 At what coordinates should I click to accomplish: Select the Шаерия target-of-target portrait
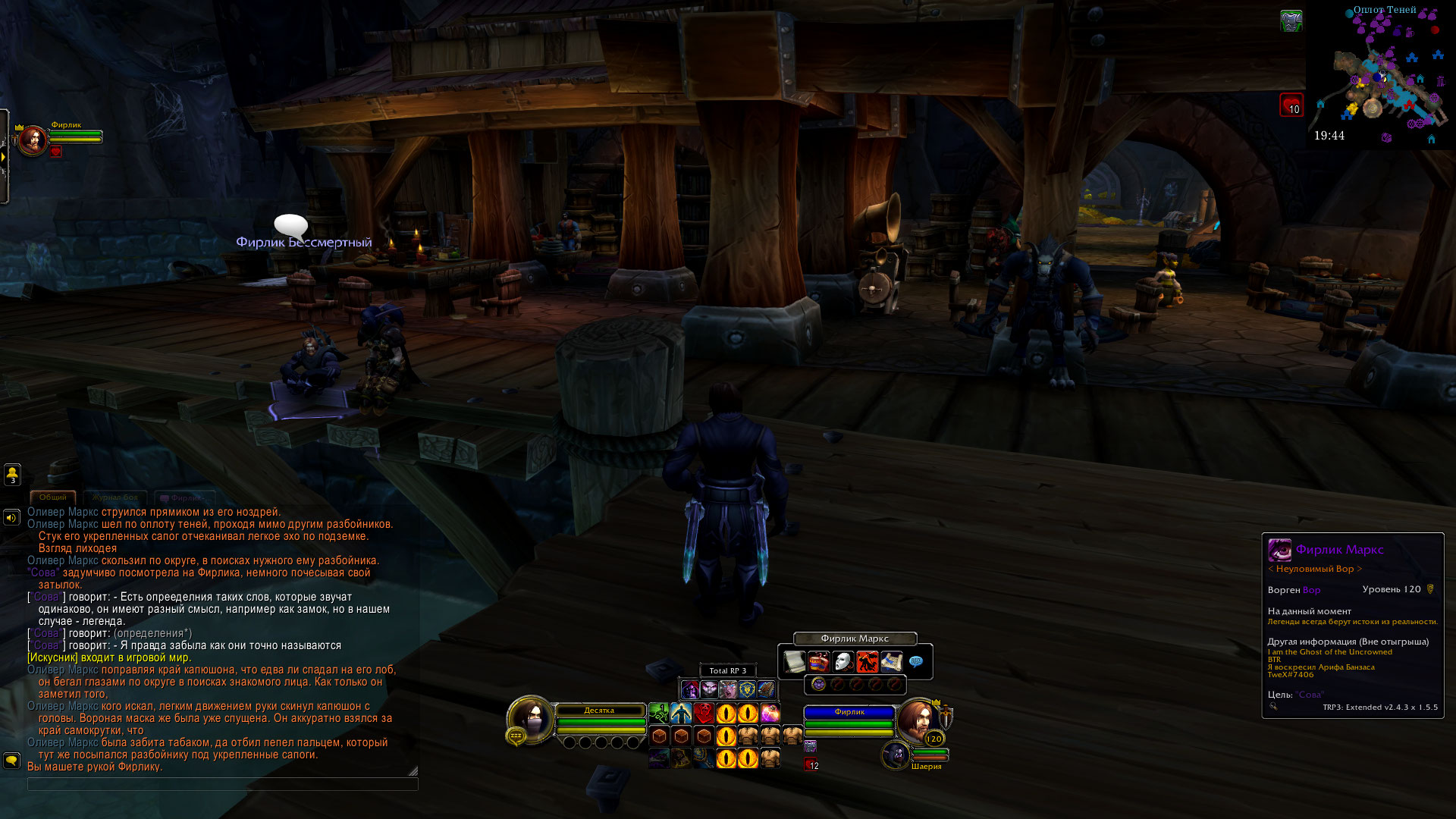896,755
